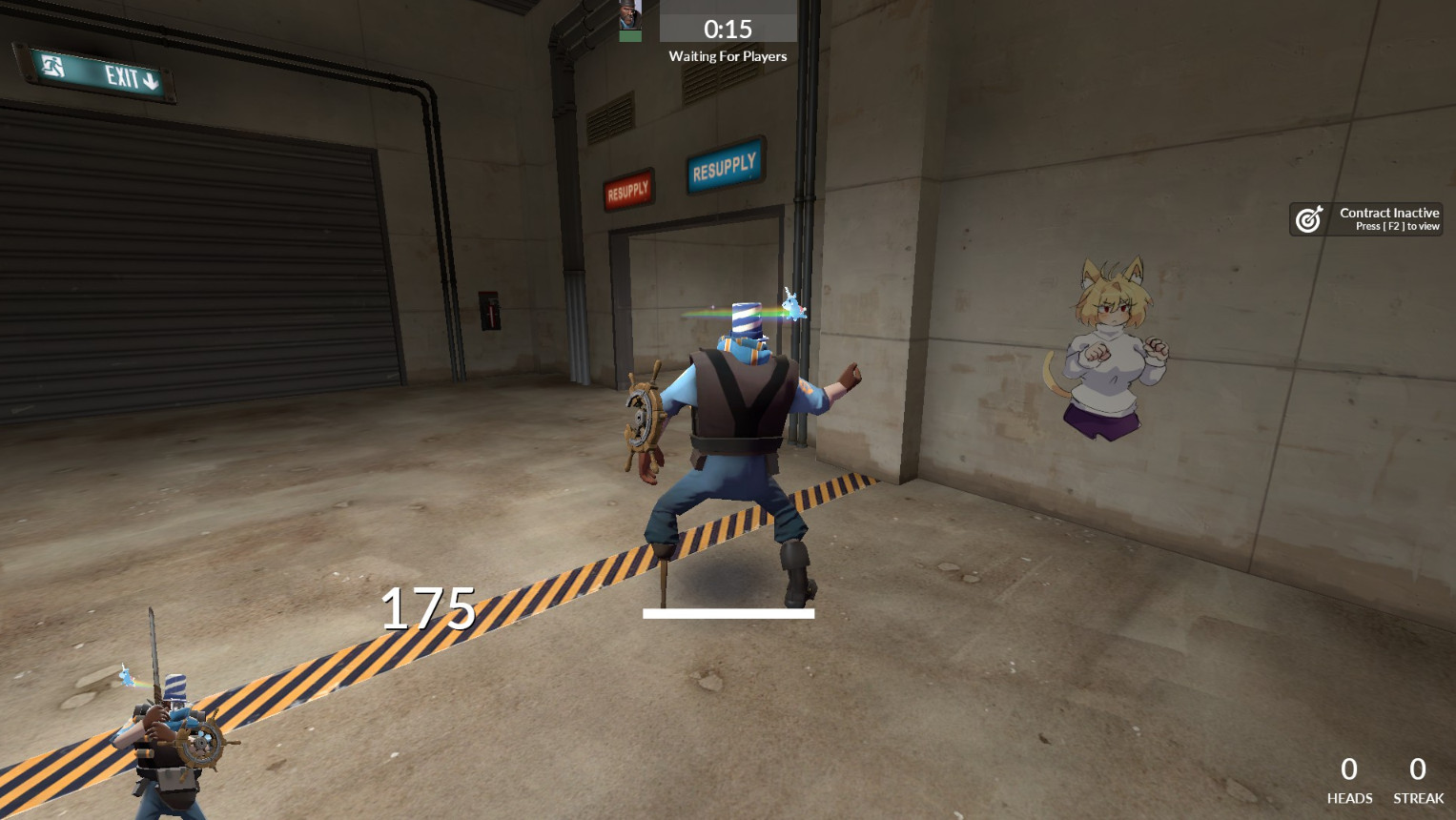Click the 175 damage number

429,608
